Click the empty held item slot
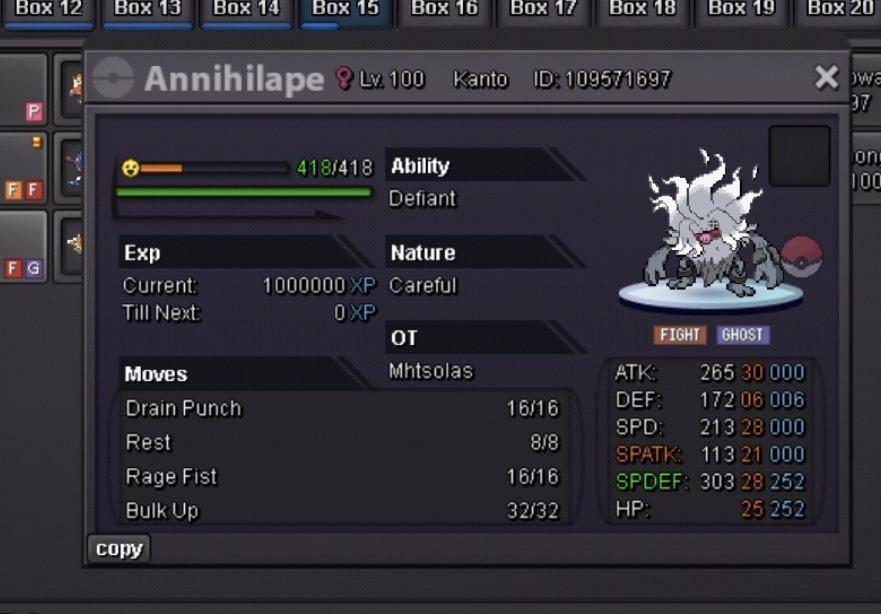 (x=799, y=156)
